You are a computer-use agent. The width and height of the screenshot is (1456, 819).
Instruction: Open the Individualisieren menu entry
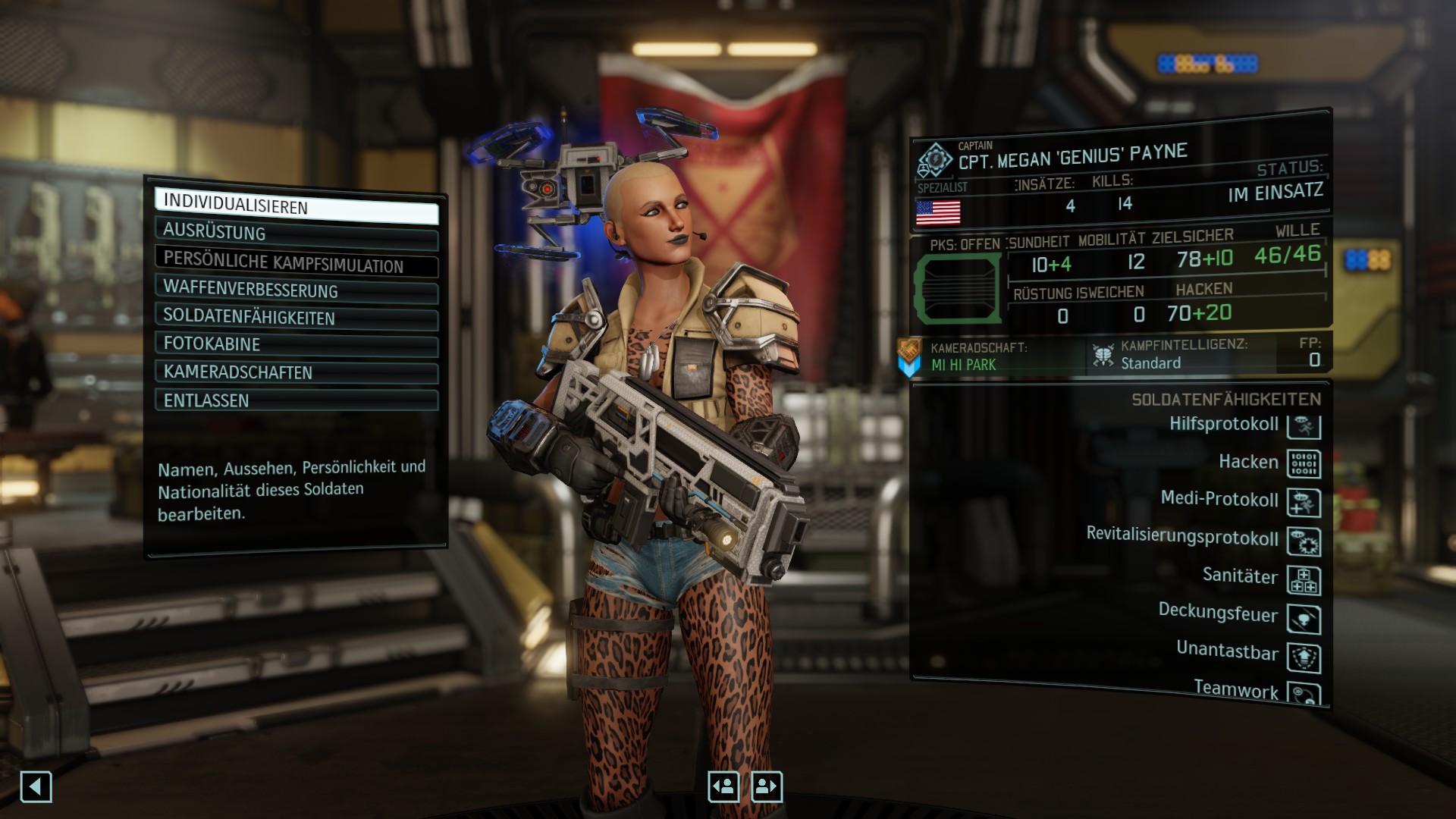pyautogui.click(x=296, y=206)
